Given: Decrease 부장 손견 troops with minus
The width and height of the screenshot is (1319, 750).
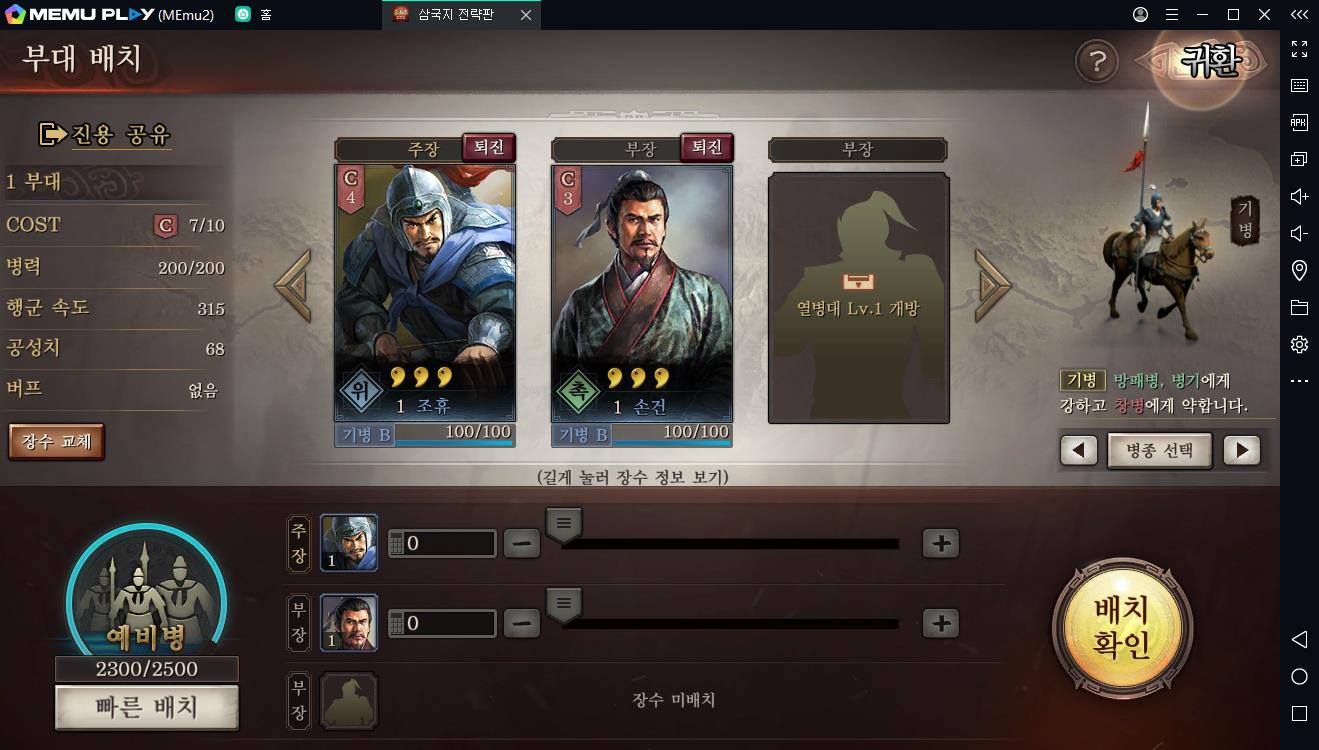Looking at the screenshot, I should click(x=521, y=623).
